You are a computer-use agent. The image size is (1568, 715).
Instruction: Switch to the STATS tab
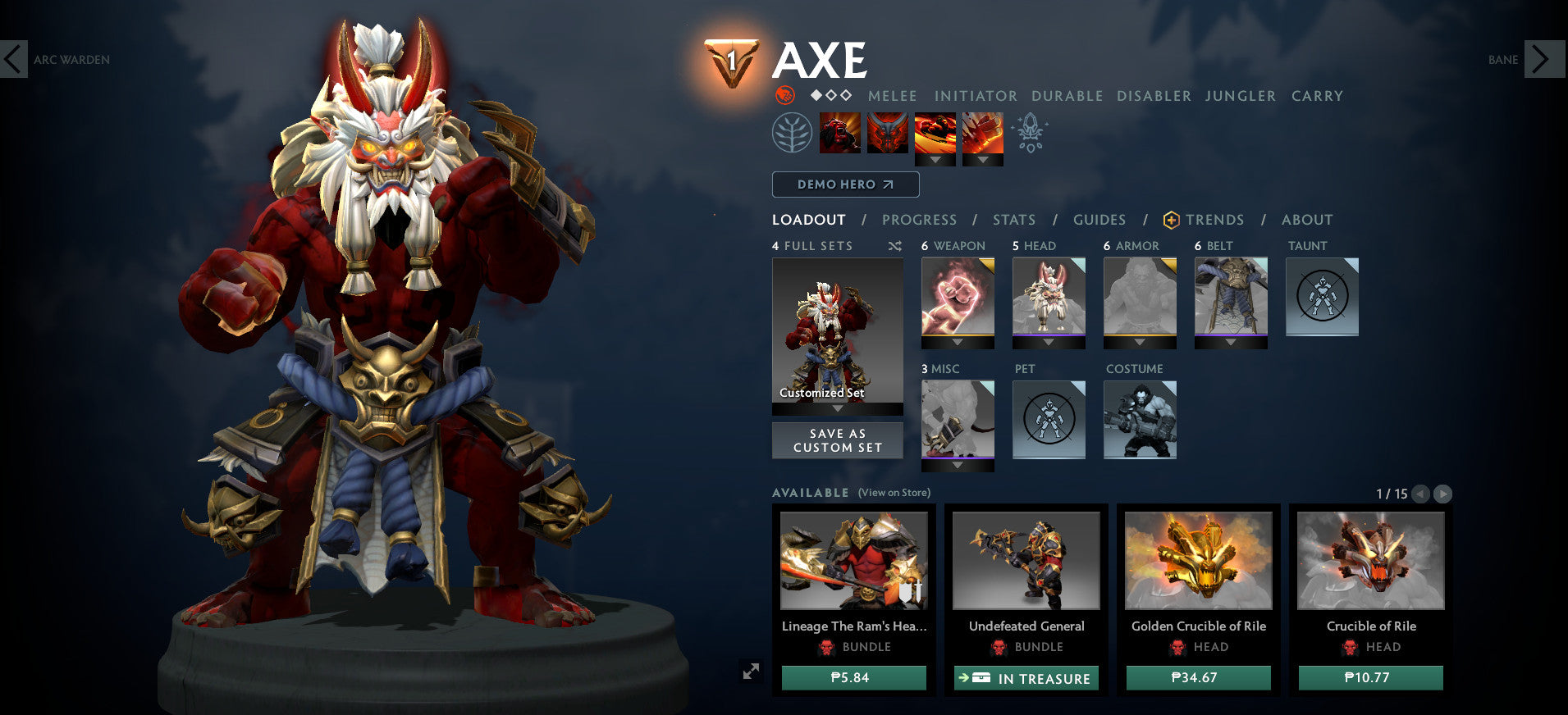pyautogui.click(x=1014, y=220)
